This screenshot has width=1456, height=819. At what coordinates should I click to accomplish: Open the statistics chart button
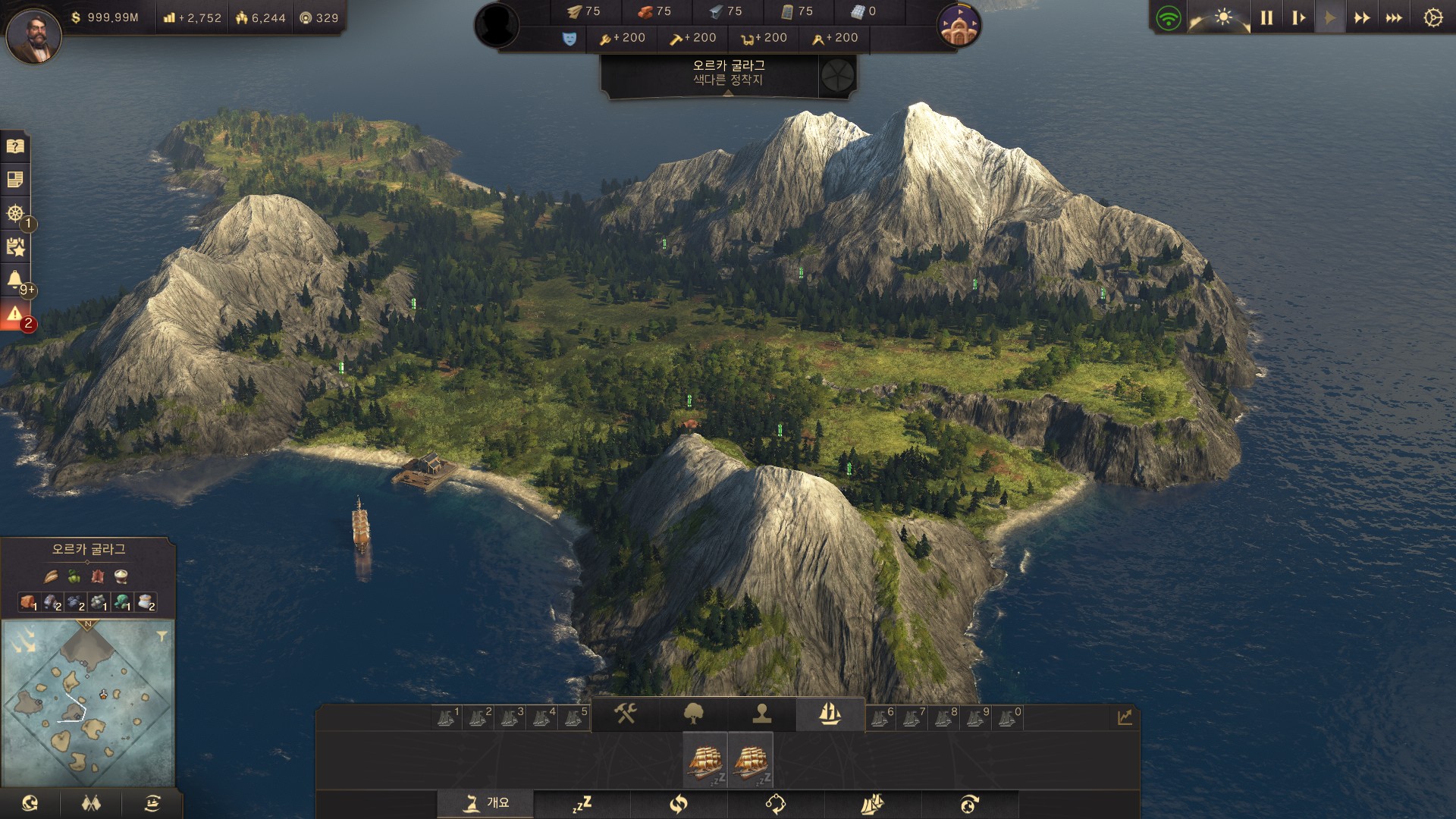click(x=1124, y=717)
